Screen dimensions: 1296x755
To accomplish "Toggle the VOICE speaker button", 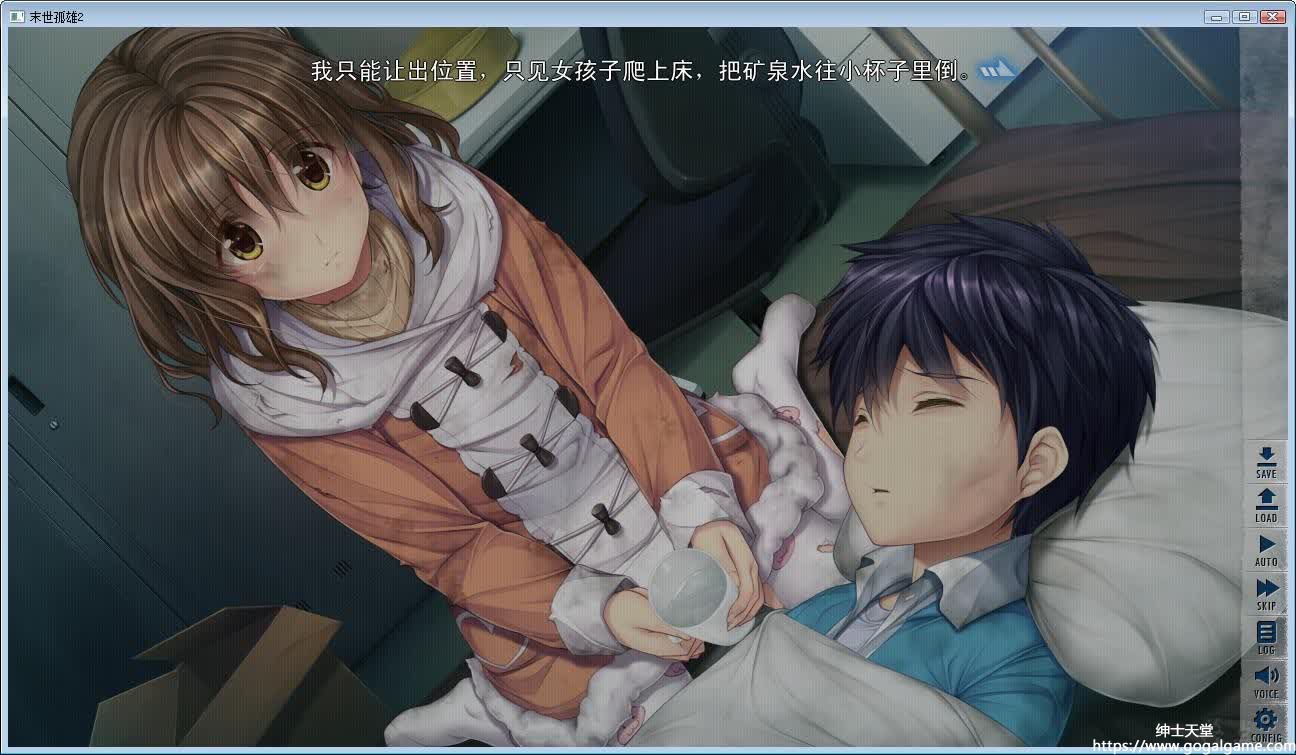I will click(x=1266, y=679).
